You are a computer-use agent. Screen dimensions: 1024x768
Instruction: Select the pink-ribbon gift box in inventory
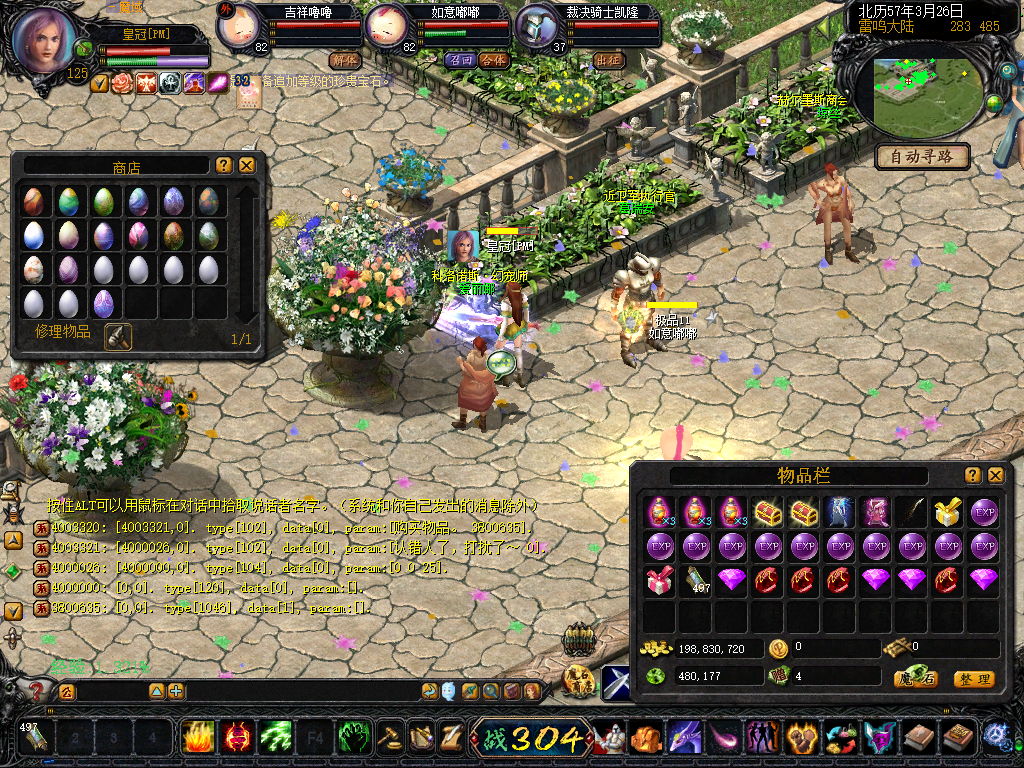pyautogui.click(x=660, y=580)
